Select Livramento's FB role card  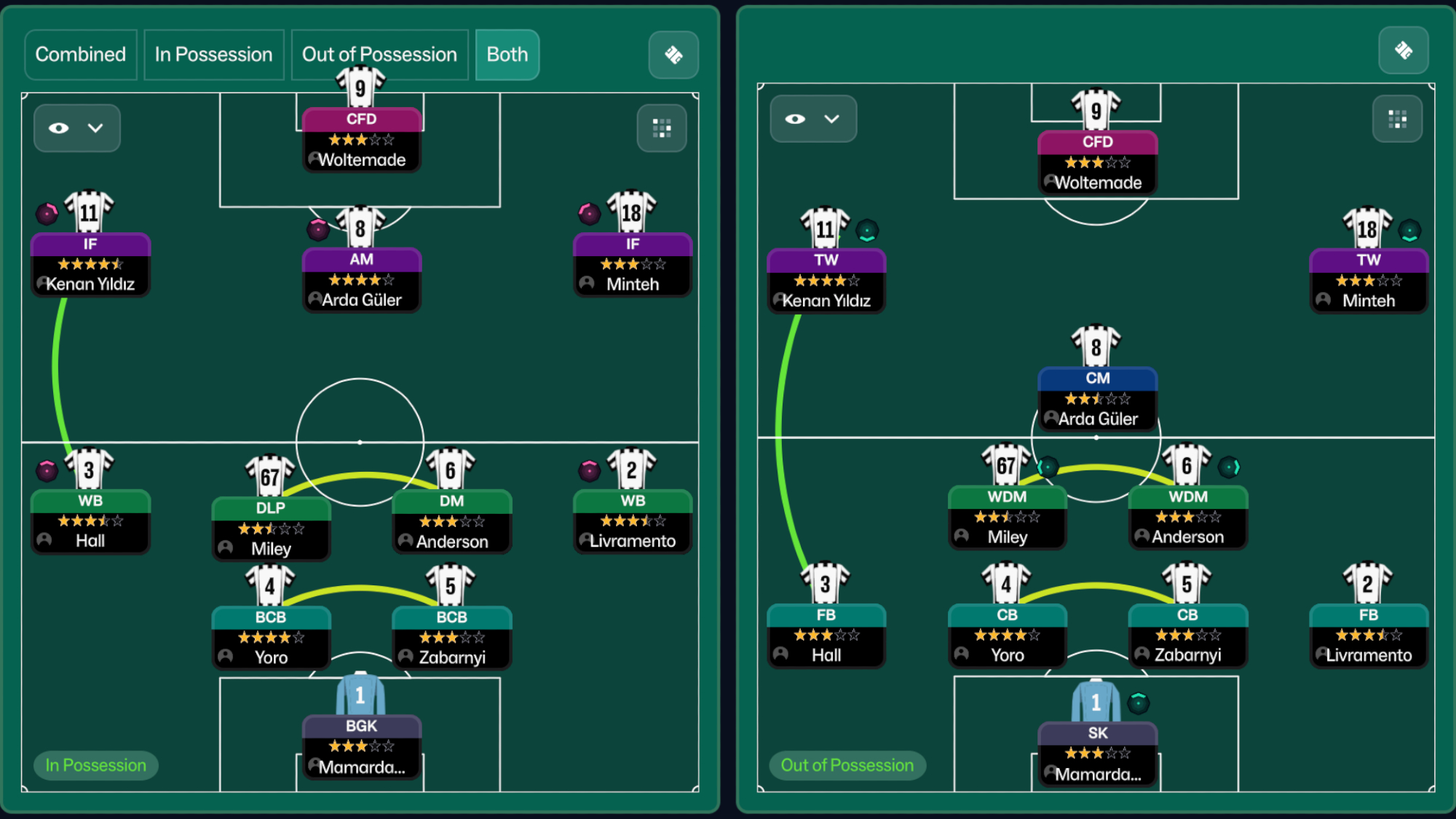click(1368, 635)
